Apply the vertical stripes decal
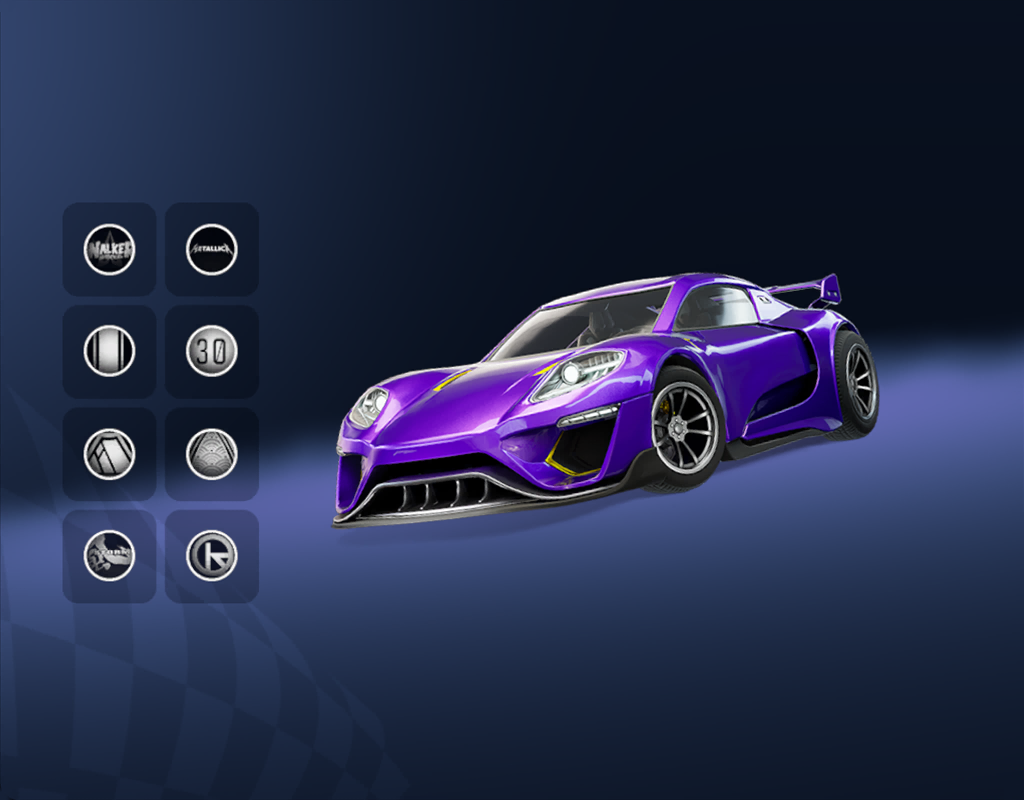Screen dimensions: 1024x800 [110, 351]
